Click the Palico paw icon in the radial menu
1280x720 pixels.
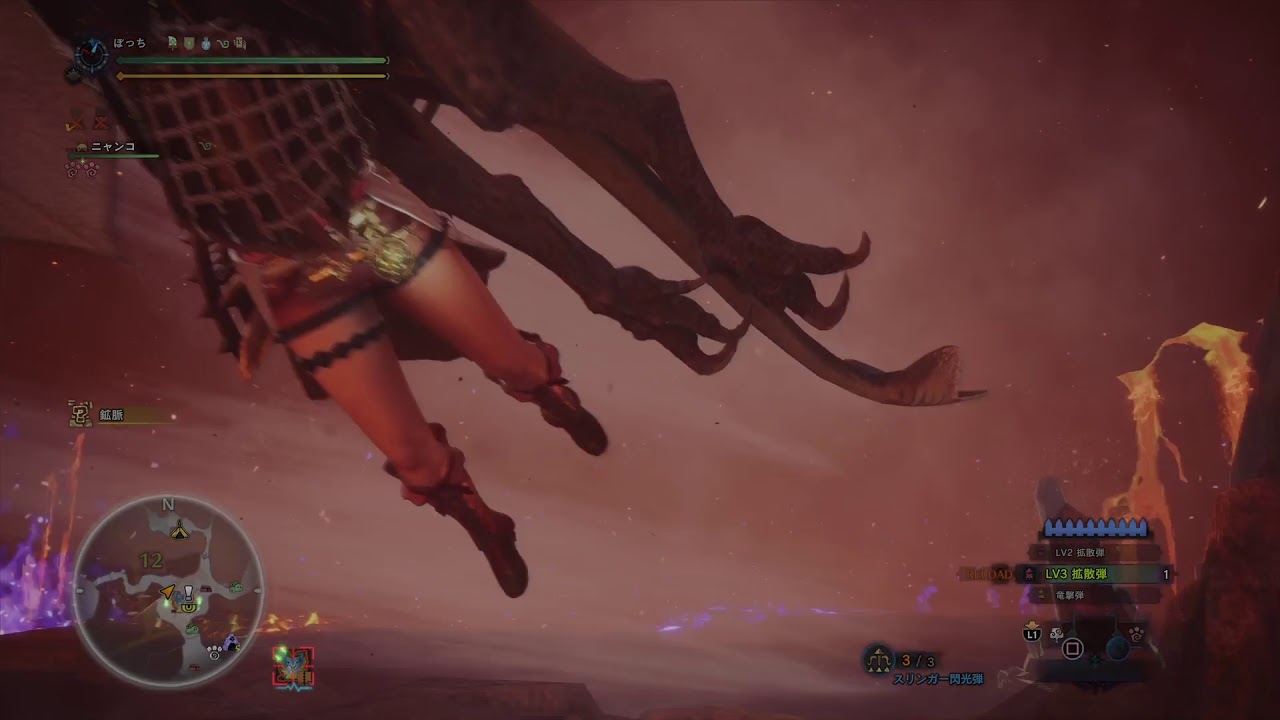pyautogui.click(x=1136, y=634)
